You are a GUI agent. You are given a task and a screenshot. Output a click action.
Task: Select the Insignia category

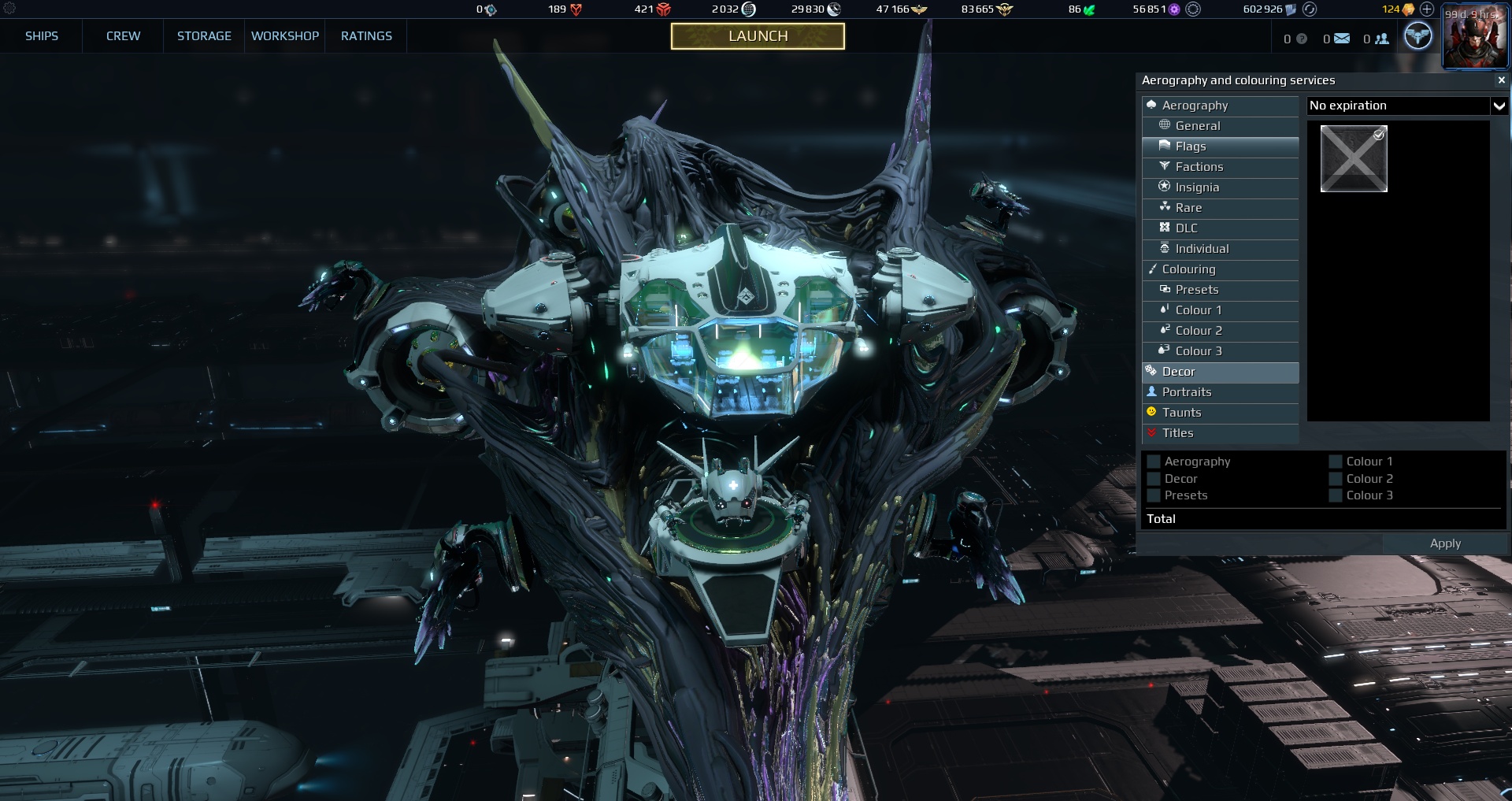point(1195,187)
